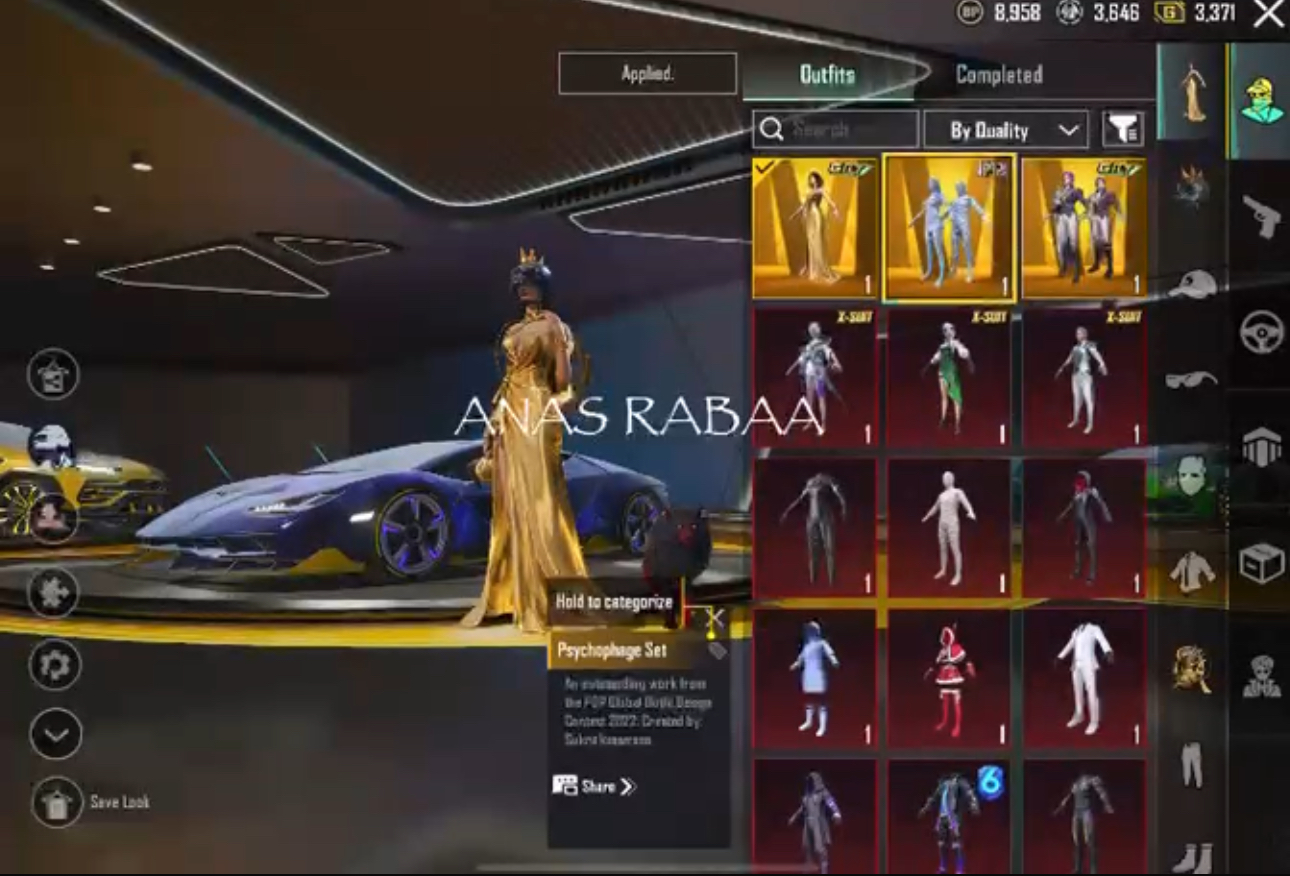Switch to the Applied tab
1290x876 pixels.
[647, 74]
